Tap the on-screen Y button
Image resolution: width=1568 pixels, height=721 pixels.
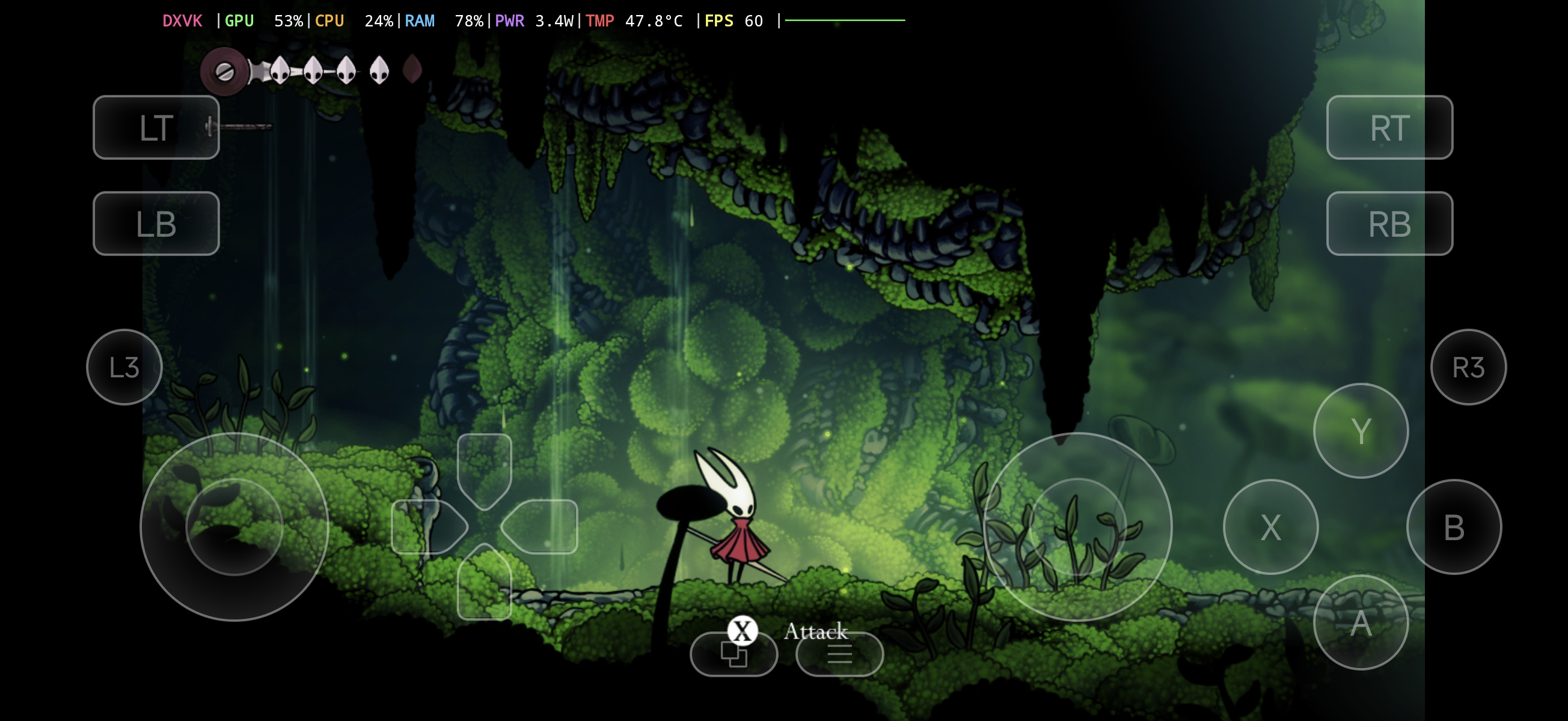[x=1361, y=431]
